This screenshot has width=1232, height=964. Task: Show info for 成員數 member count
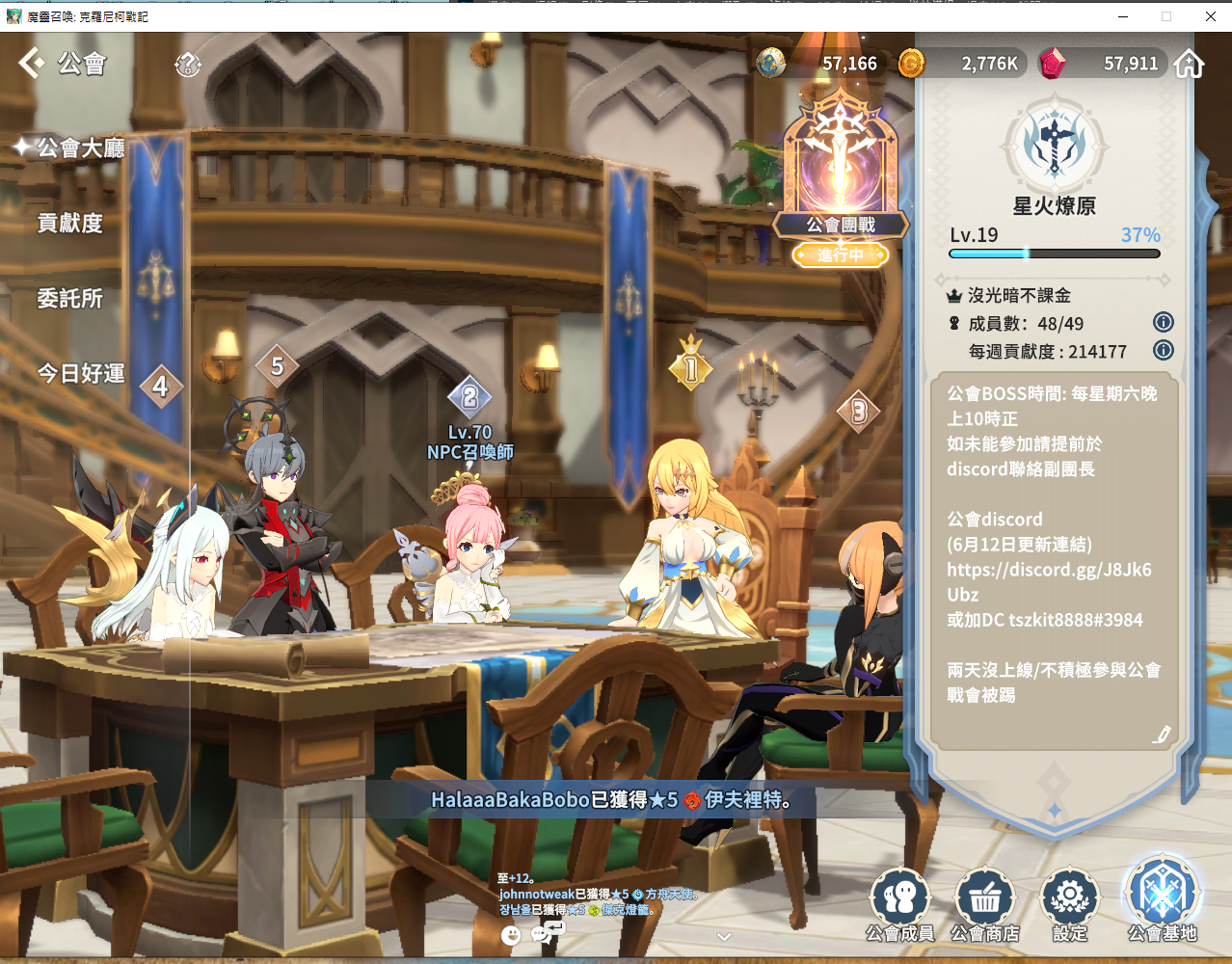pyautogui.click(x=1164, y=322)
